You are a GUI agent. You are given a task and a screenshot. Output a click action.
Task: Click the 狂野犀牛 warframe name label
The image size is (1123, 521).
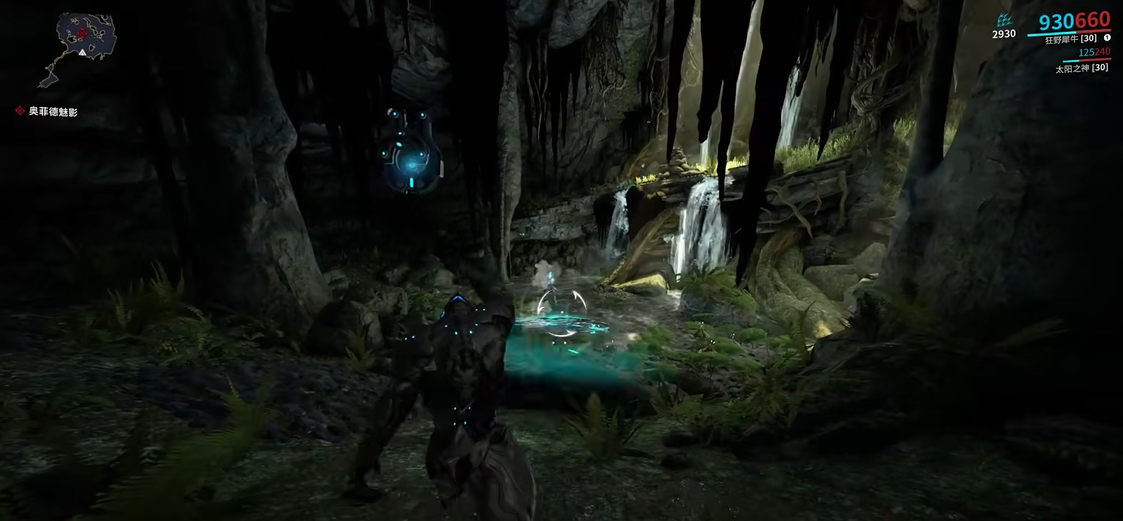tap(1068, 37)
